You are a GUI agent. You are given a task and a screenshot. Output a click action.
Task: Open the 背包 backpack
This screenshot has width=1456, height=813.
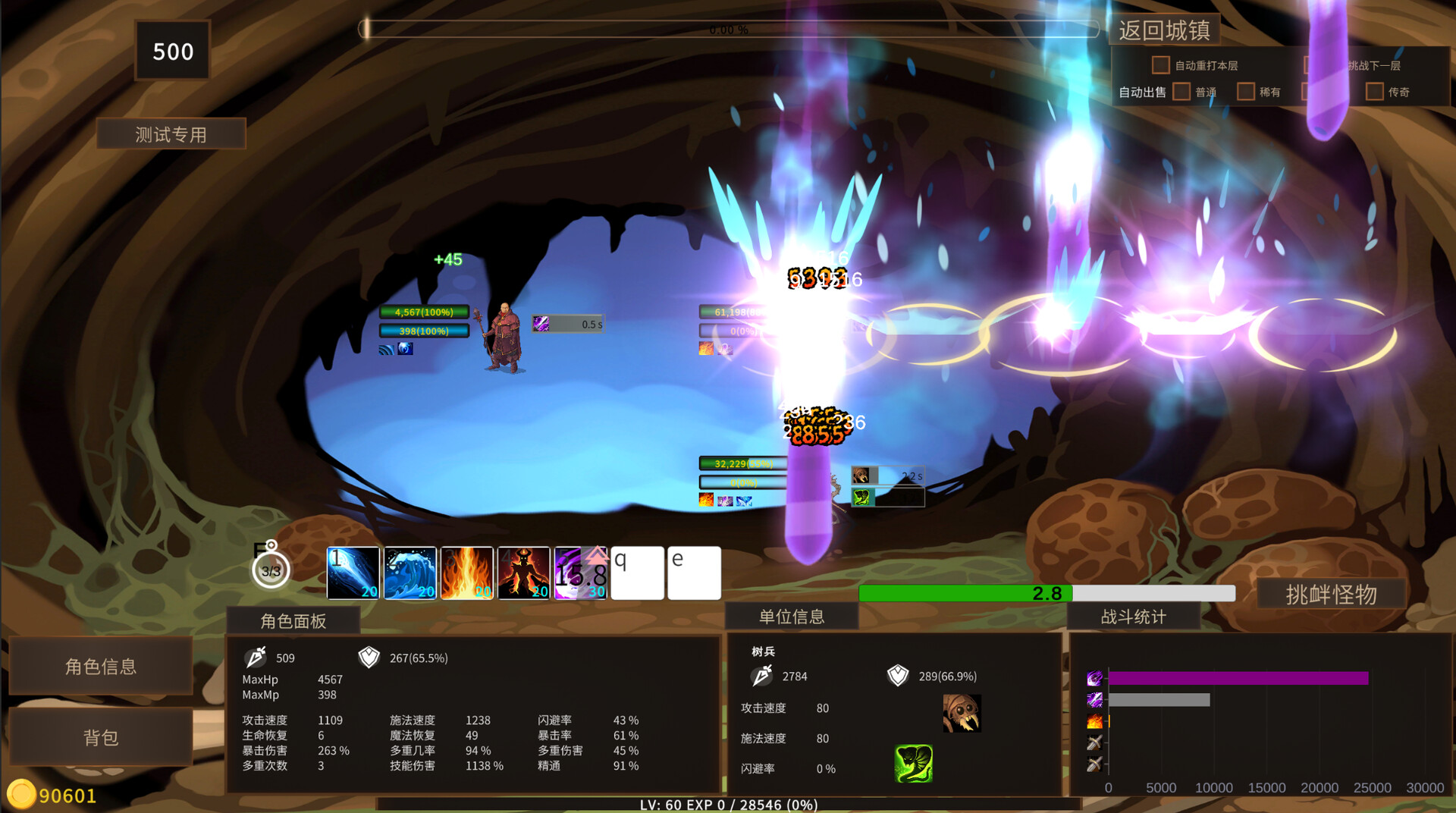pos(101,737)
